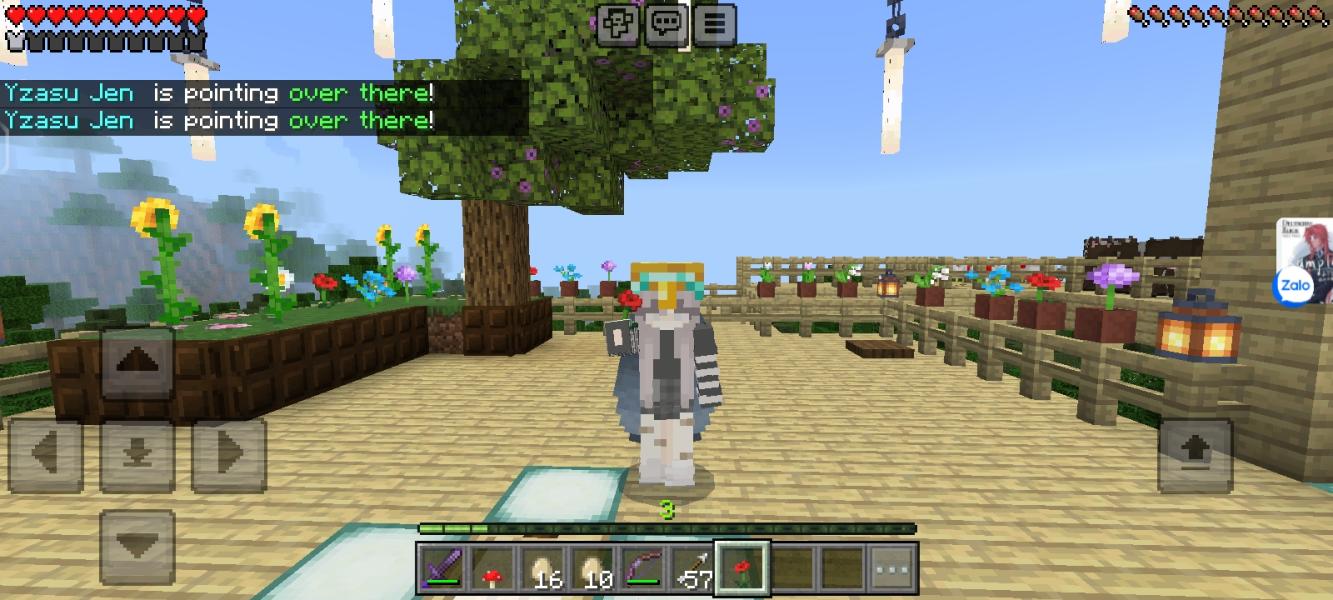The image size is (1333, 600).
Task: Choose the egg stack of 10
Action: [x=592, y=570]
